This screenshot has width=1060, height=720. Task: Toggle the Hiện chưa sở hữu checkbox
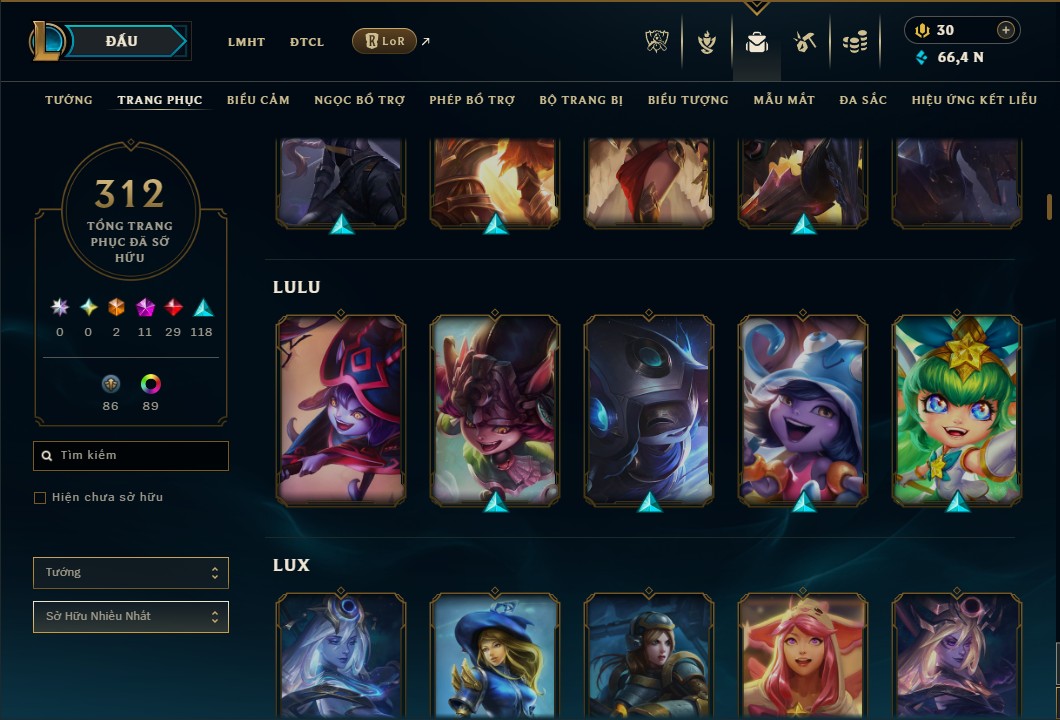40,498
